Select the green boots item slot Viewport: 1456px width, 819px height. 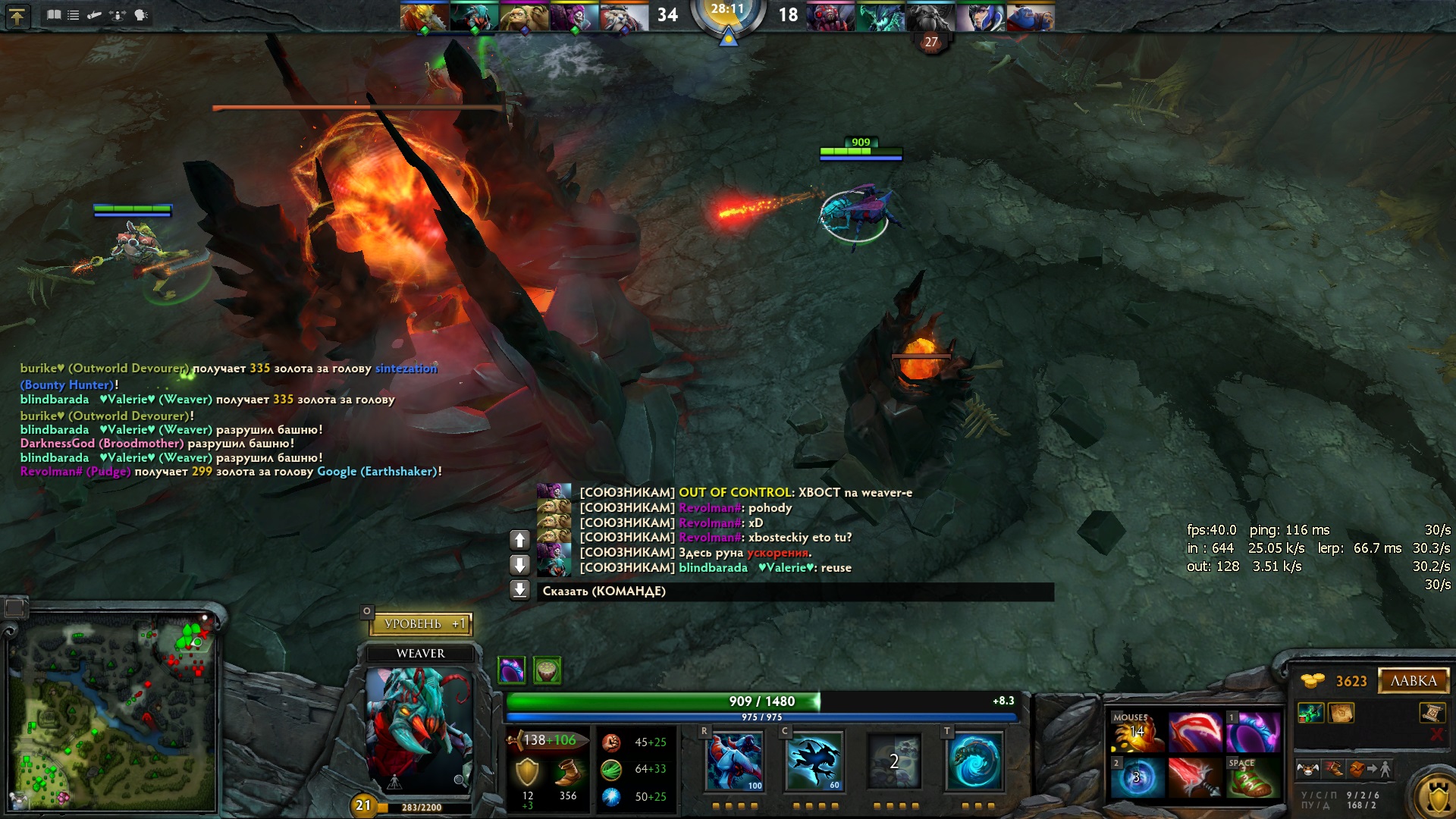1253,777
